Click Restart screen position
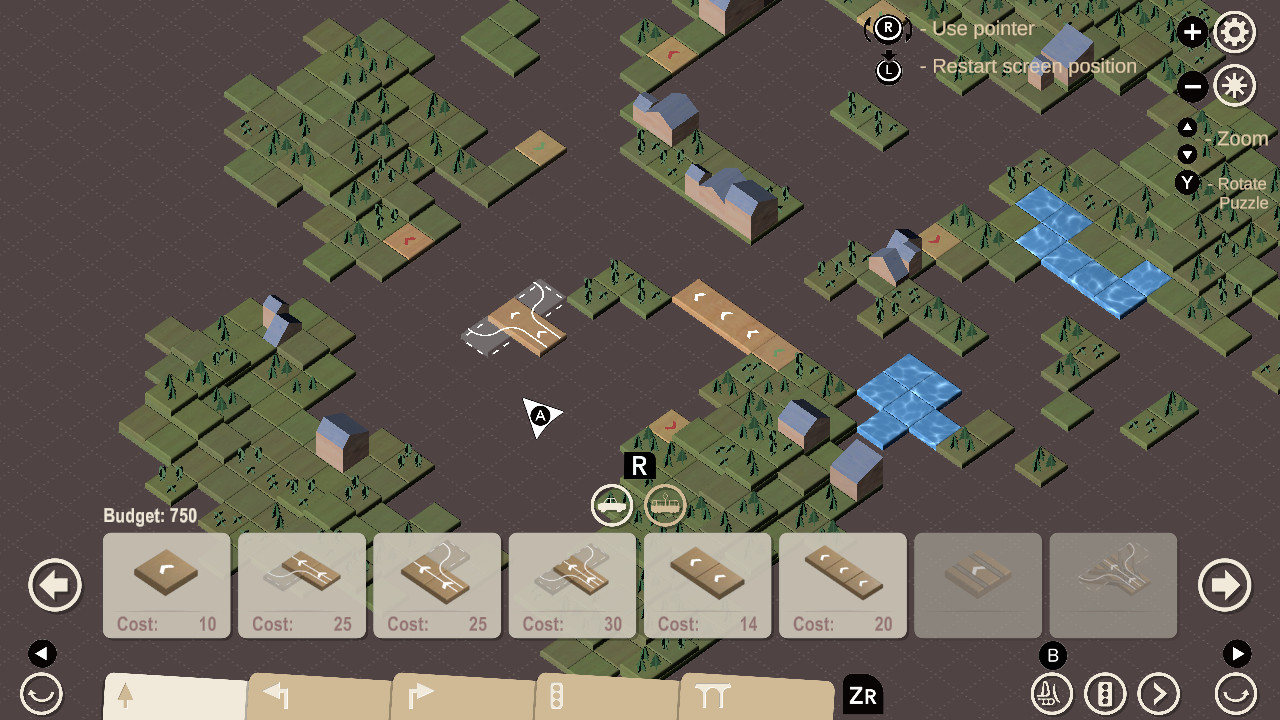The image size is (1280, 720). [x=887, y=70]
